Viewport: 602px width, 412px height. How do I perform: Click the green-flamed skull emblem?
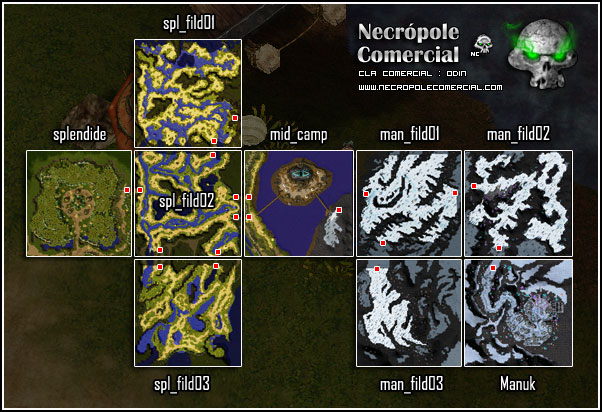coord(542,57)
